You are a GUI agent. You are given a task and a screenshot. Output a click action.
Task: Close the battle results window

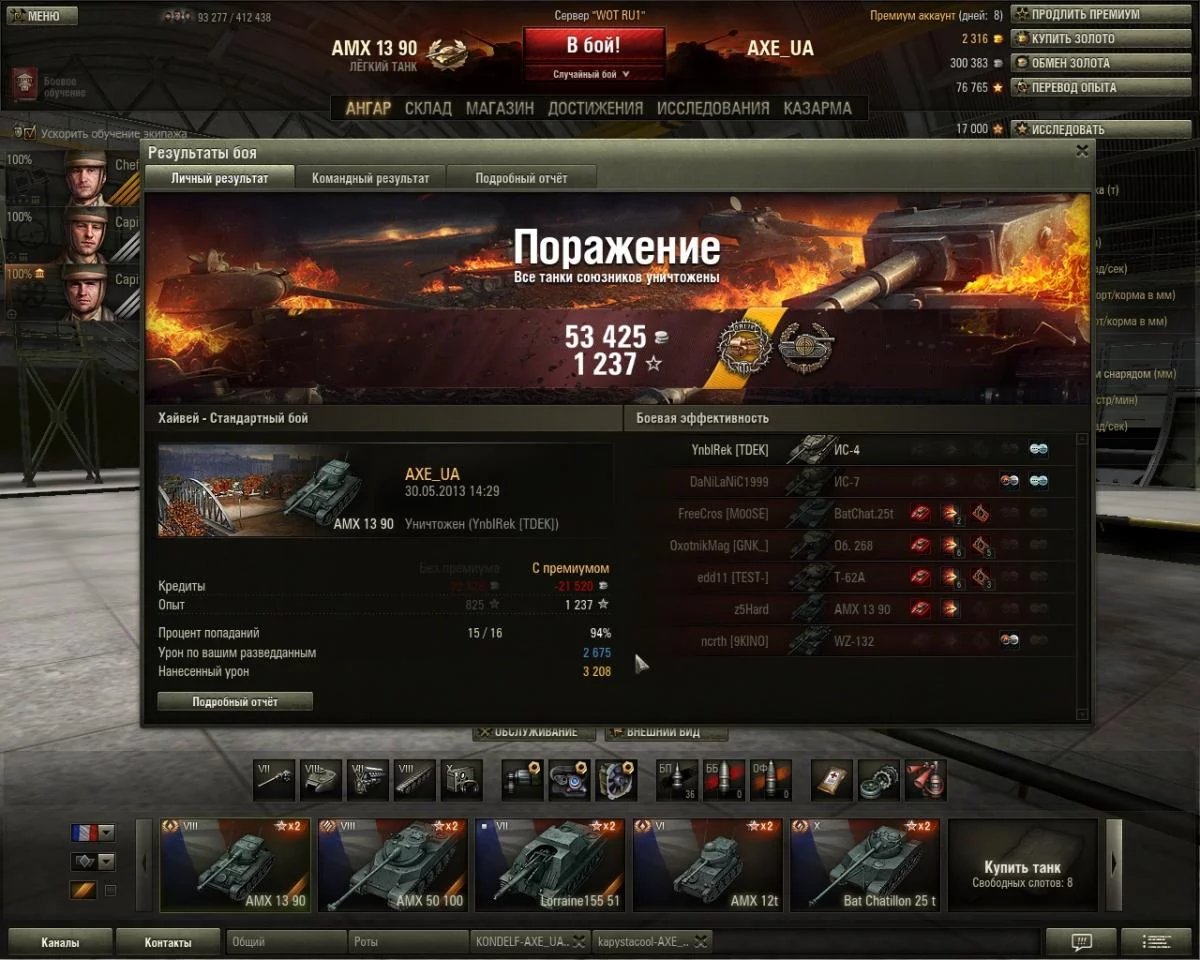tap(1081, 151)
